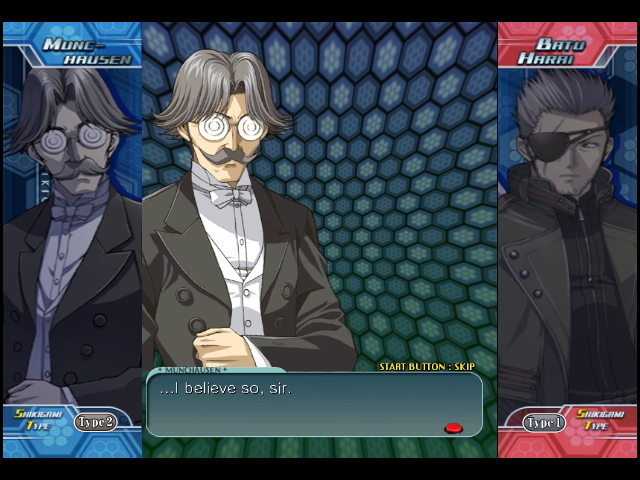This screenshot has width=640, height=480.
Task: Choose the Batu Harai character name banner
Action: coord(559,51)
